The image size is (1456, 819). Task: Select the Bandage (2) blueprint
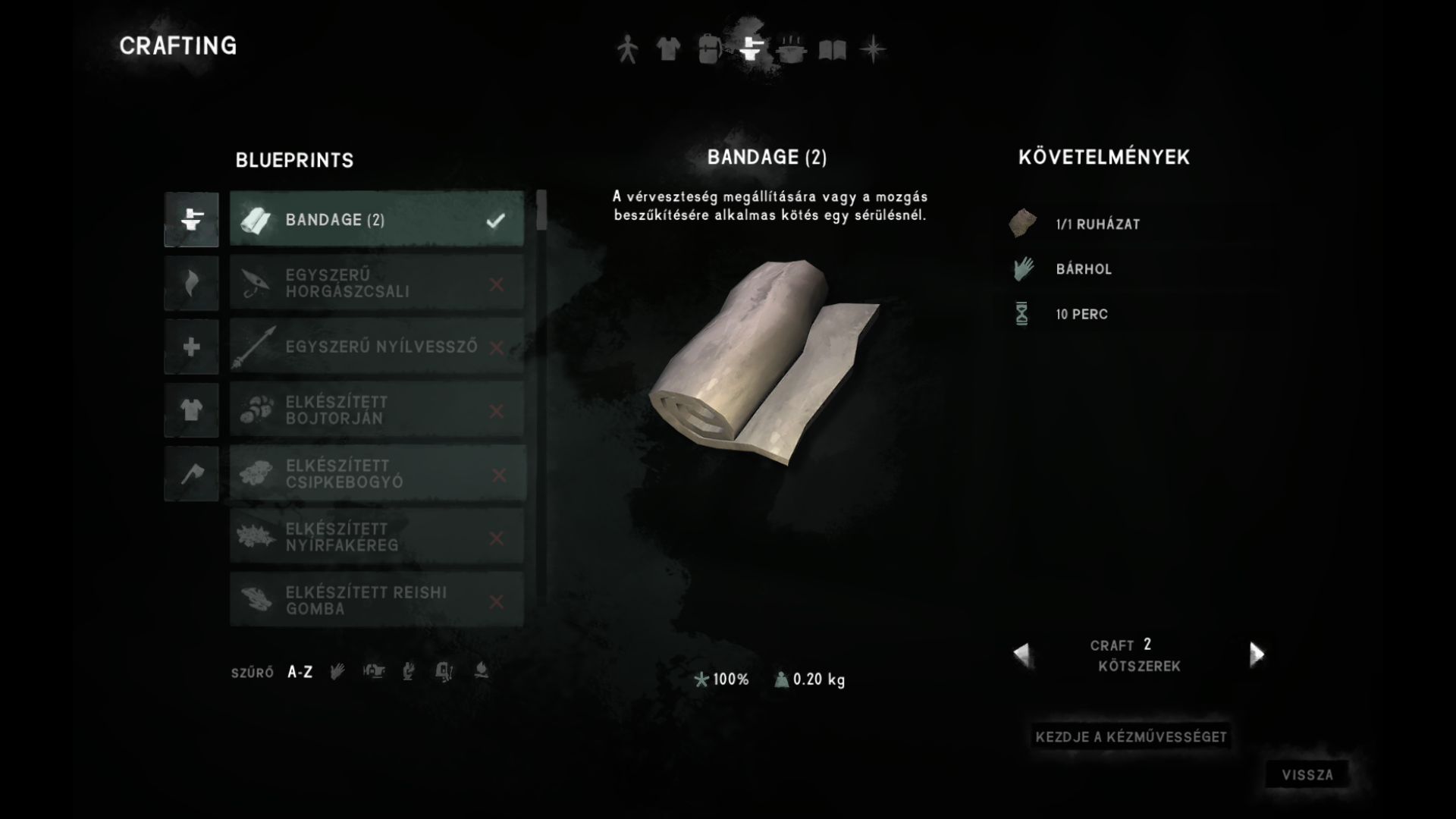click(377, 220)
